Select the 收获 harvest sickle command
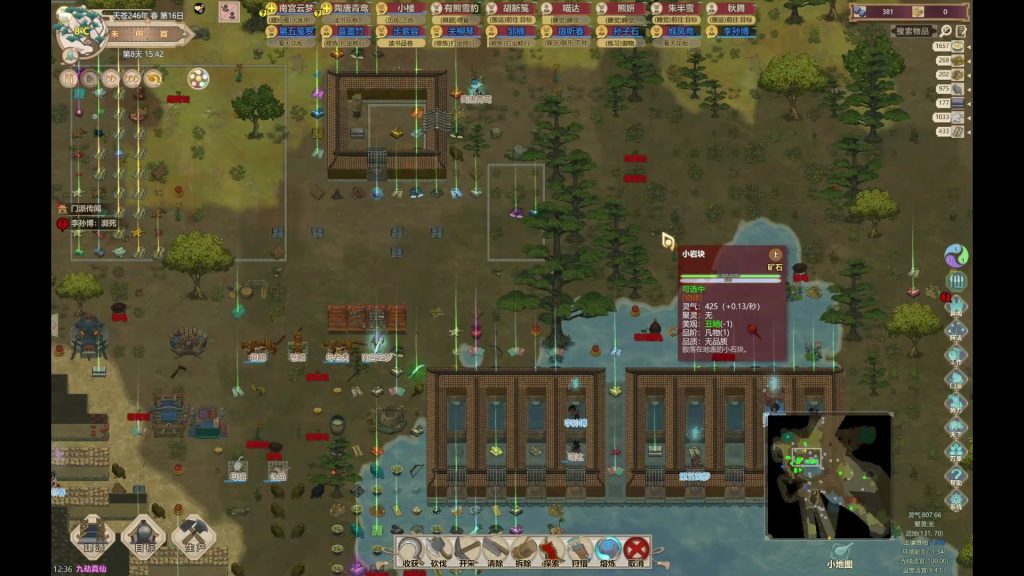 [x=410, y=551]
